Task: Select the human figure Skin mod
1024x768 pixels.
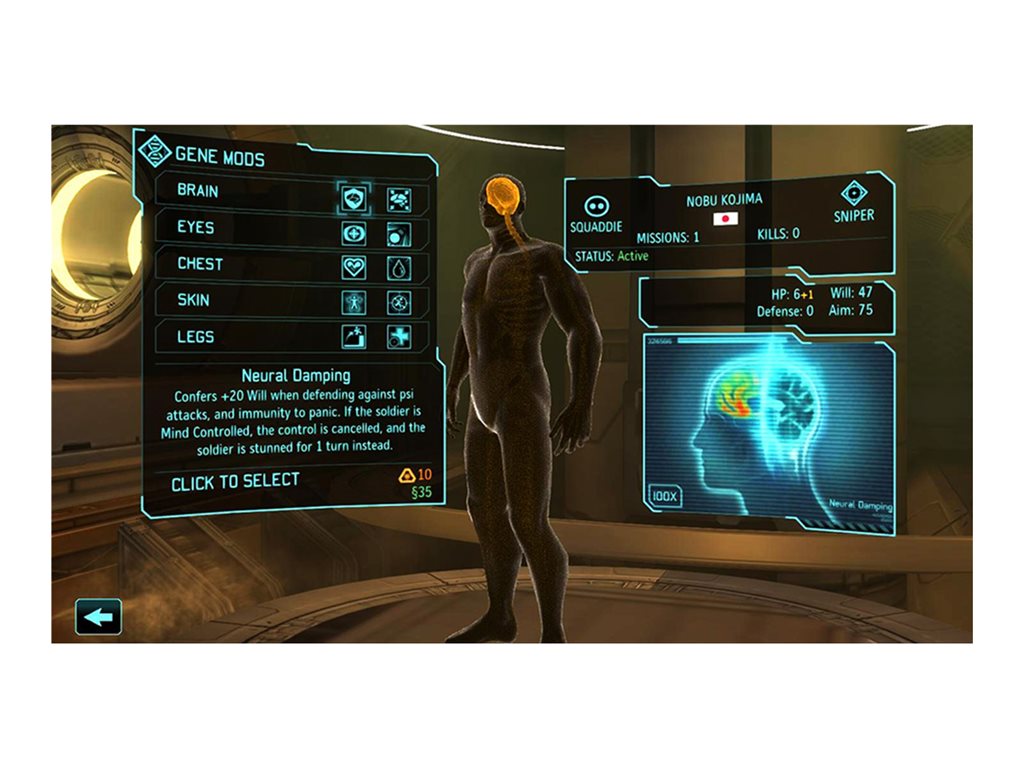Action: pyautogui.click(x=355, y=302)
